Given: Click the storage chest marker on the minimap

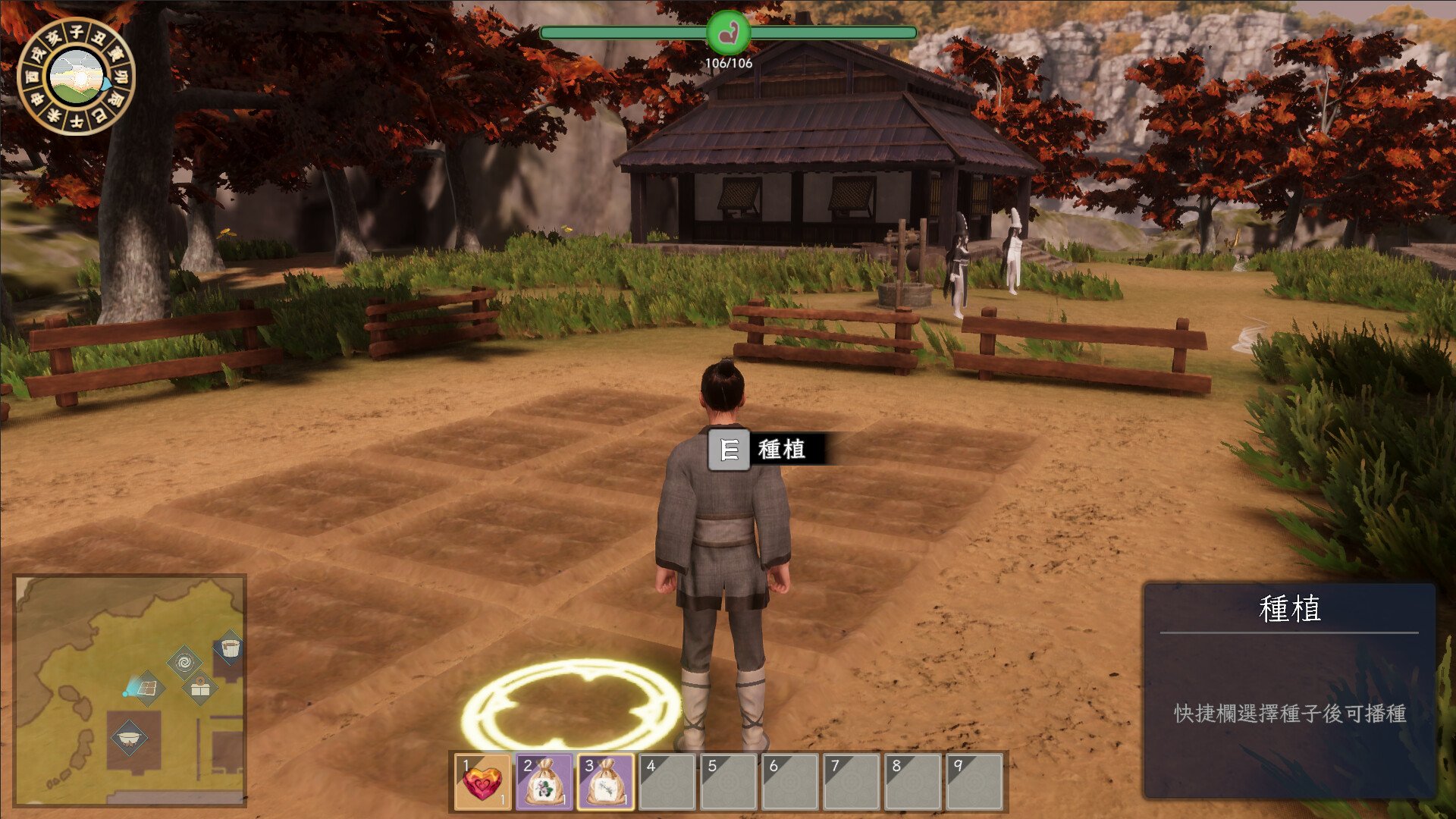Looking at the screenshot, I should coord(200,689).
